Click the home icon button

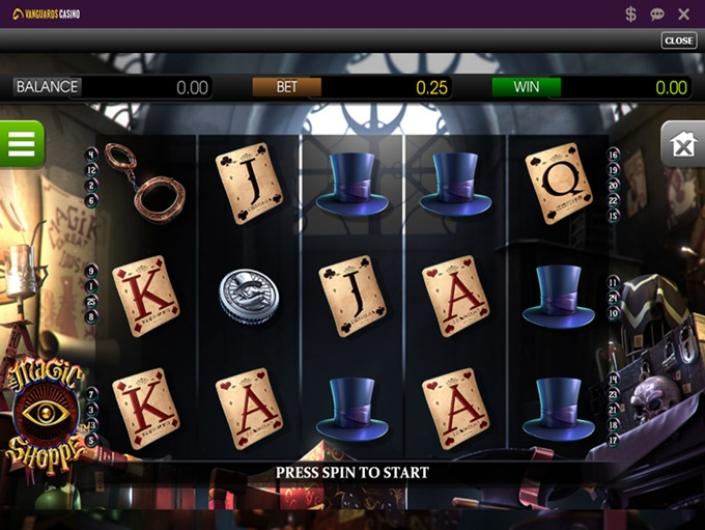683,146
